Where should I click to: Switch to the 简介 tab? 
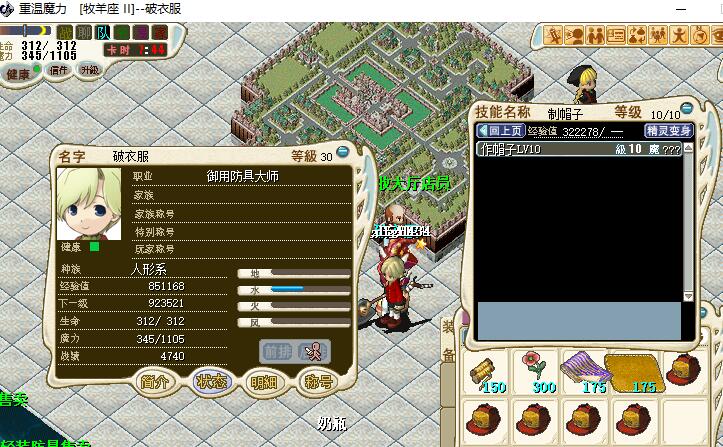(156, 381)
